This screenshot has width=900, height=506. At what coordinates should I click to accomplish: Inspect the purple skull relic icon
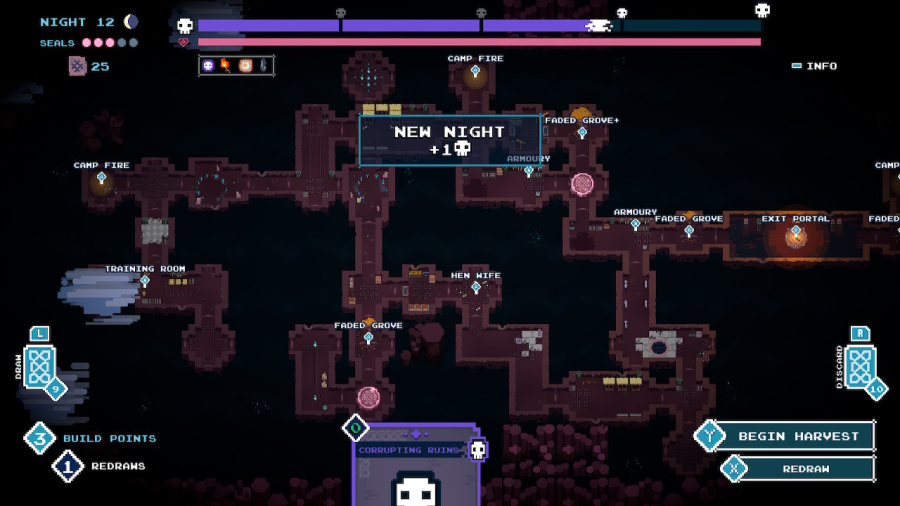208,66
